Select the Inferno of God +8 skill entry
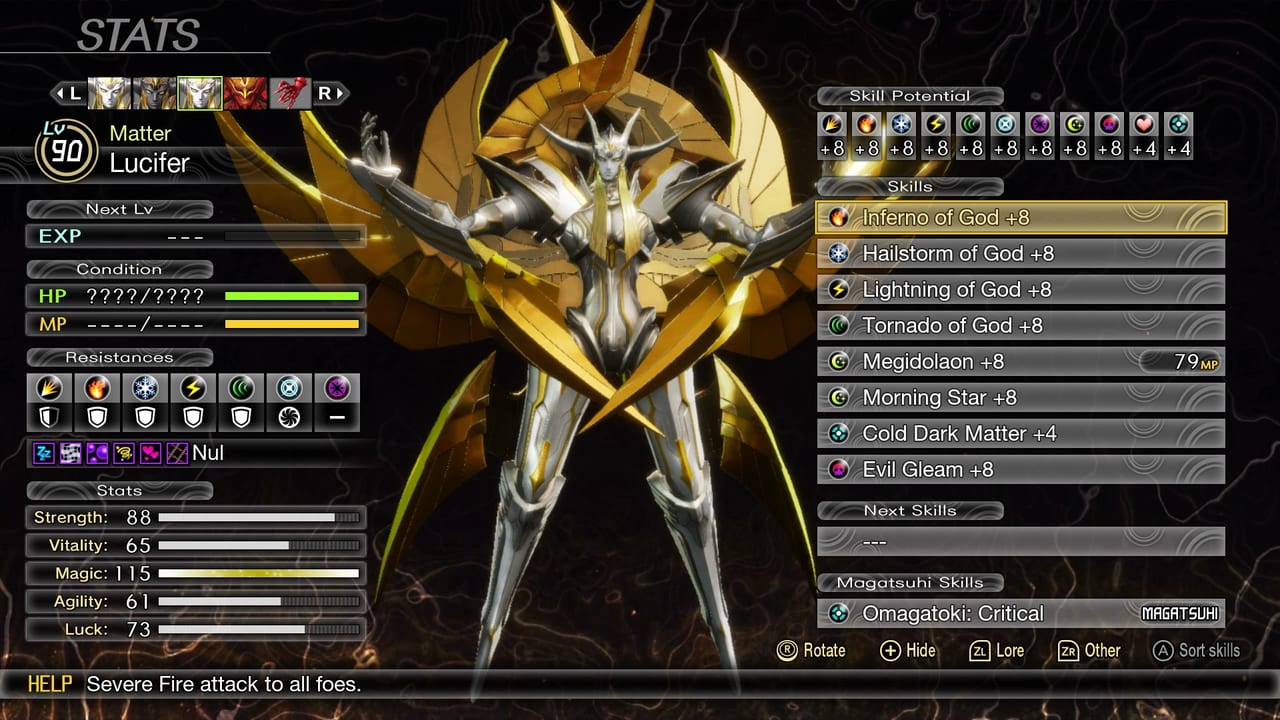The width and height of the screenshot is (1280, 720). [x=1020, y=217]
